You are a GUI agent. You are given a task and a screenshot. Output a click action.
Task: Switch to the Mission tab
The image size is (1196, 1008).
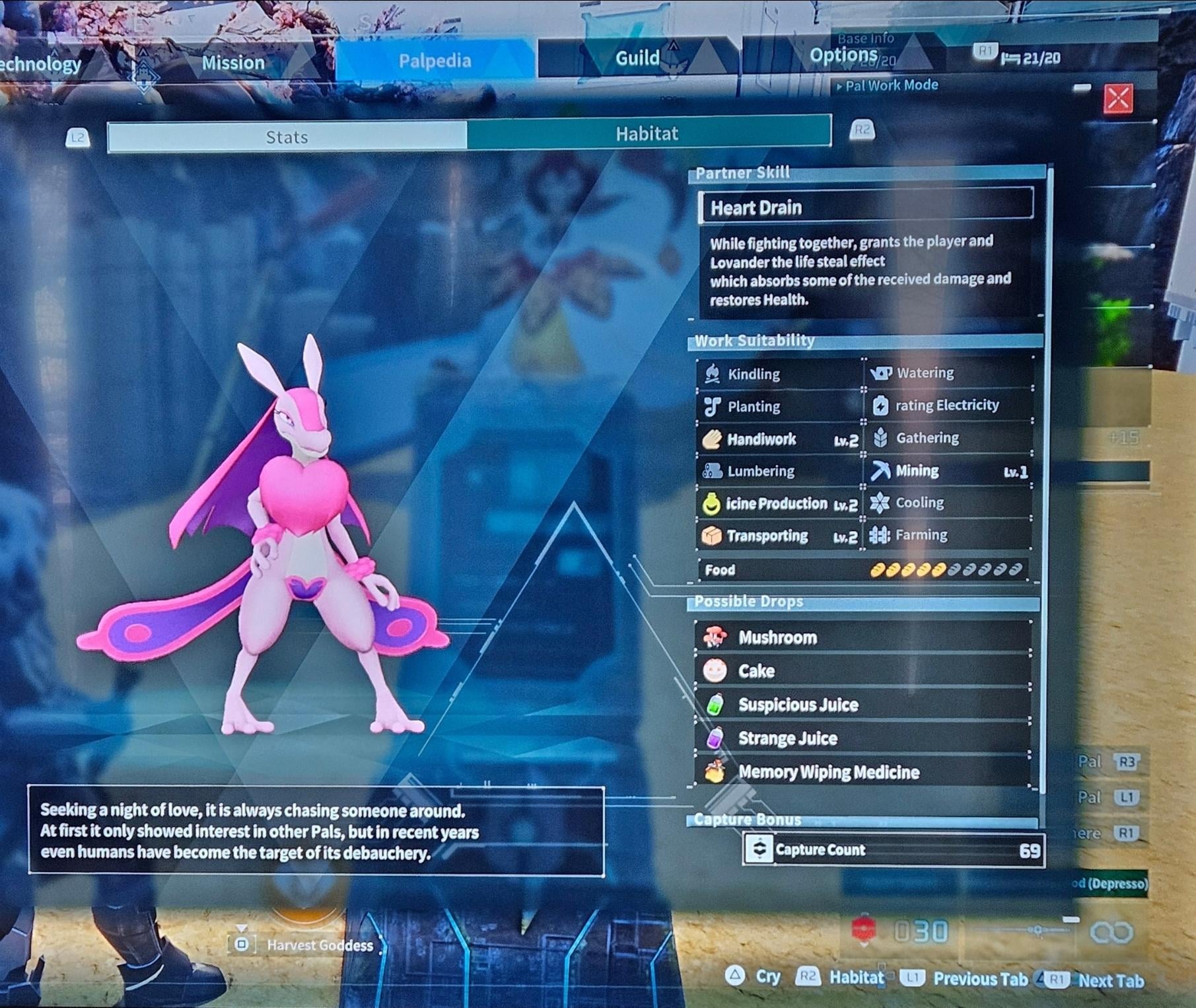(232, 63)
